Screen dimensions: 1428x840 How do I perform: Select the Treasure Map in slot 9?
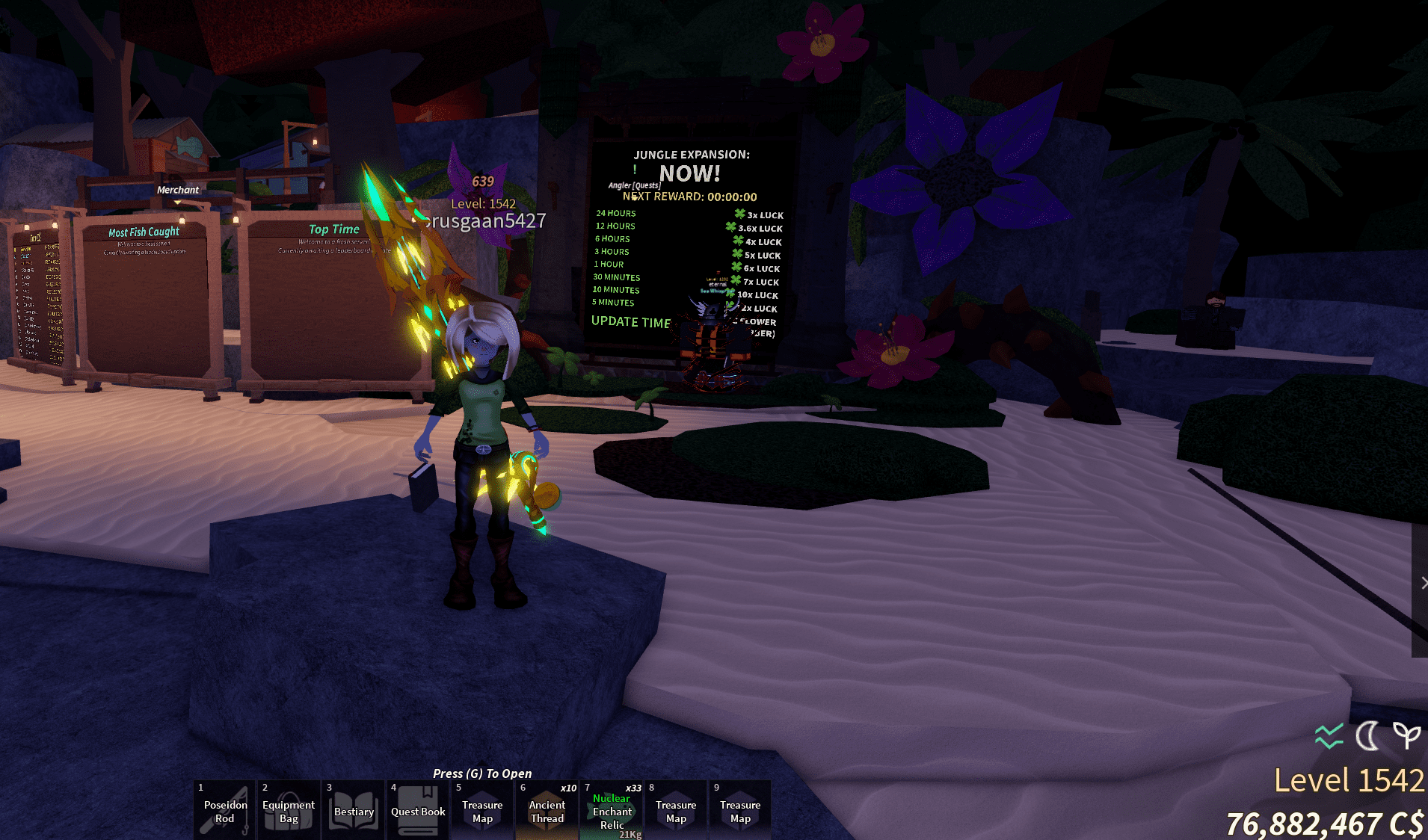[740, 810]
